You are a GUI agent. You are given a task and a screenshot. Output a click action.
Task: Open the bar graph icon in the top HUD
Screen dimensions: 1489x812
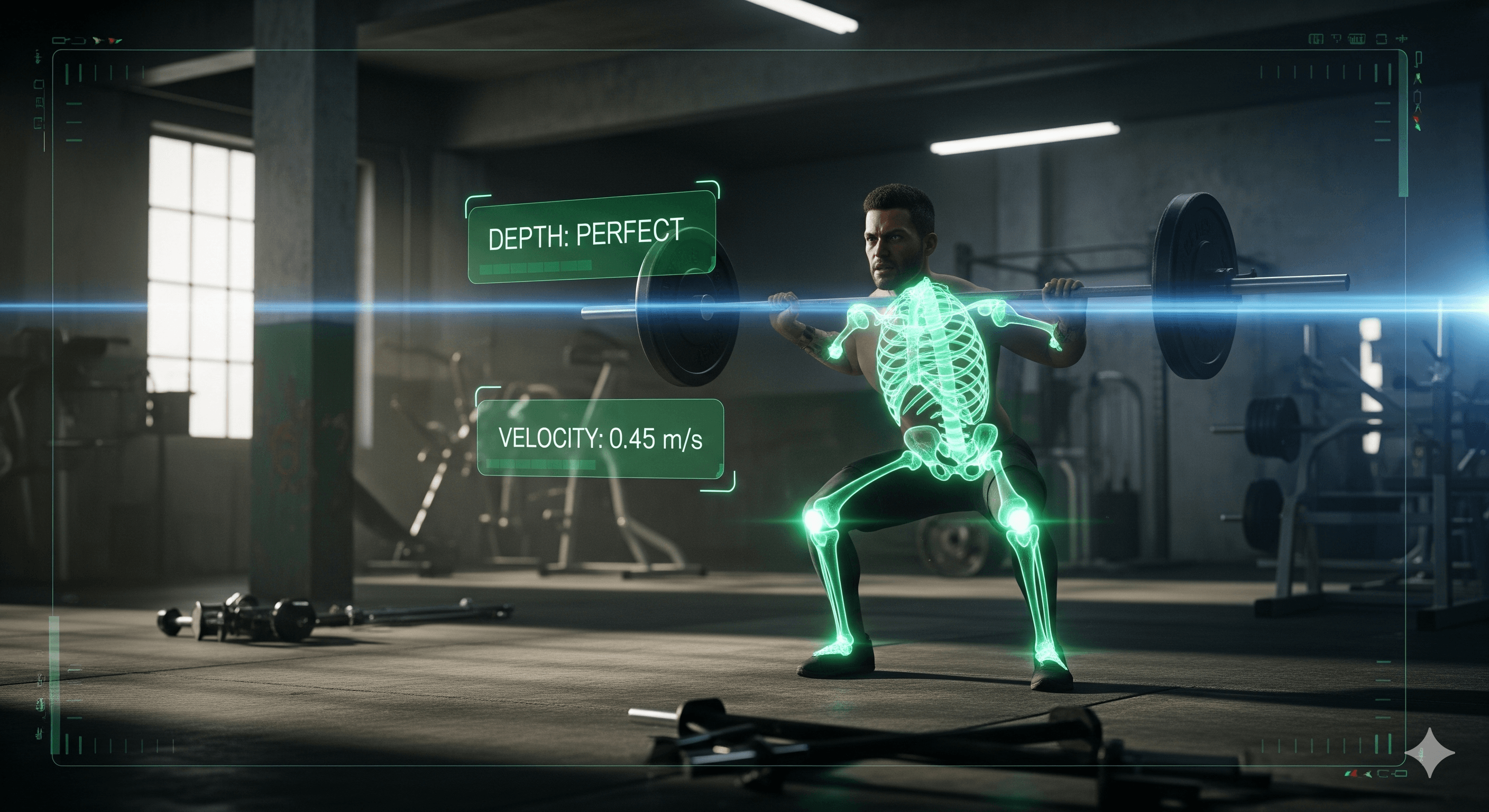click(1357, 39)
